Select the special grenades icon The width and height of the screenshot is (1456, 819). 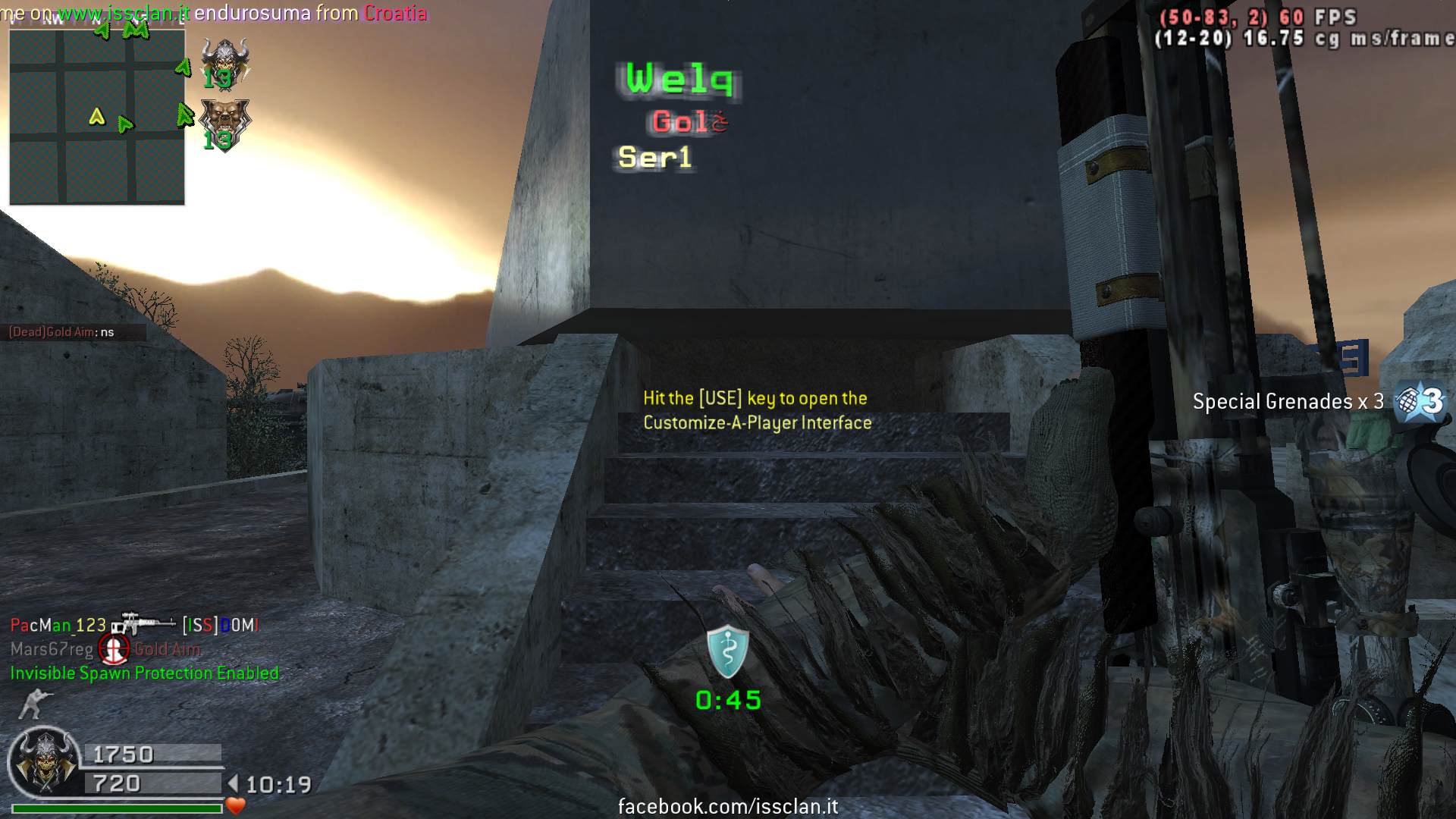point(1421,400)
